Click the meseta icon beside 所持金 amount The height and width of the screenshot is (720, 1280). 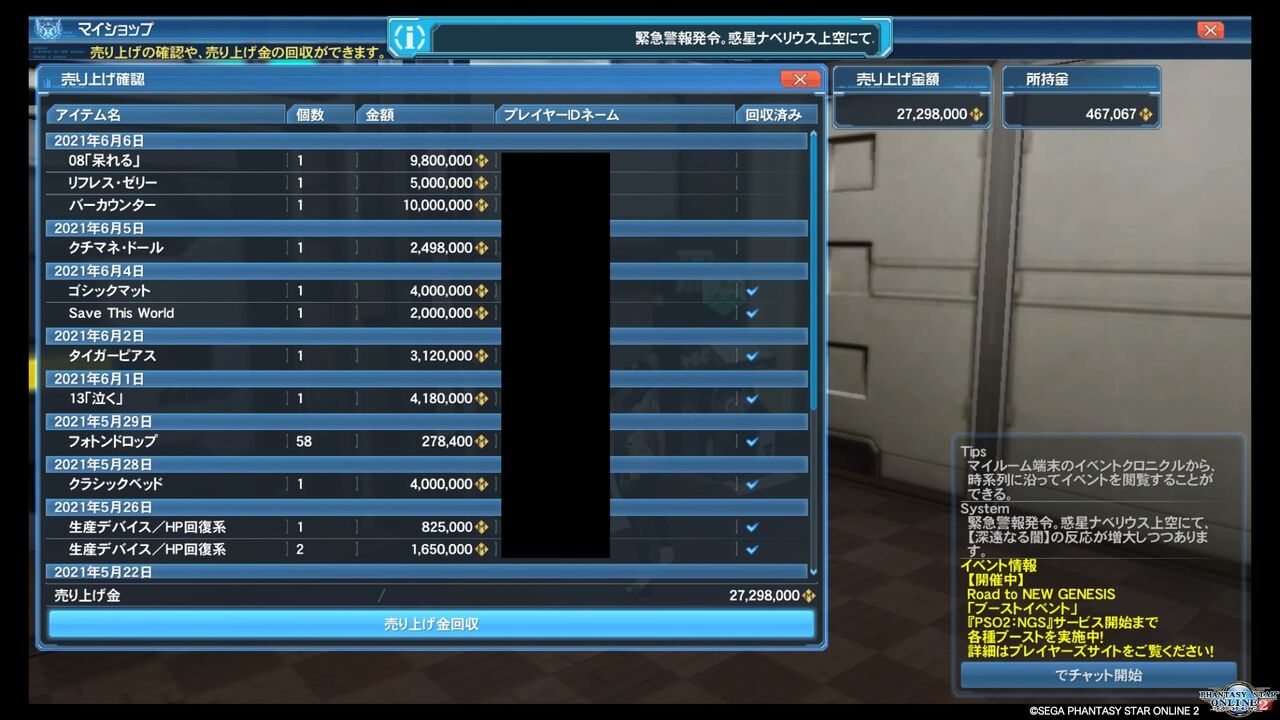pyautogui.click(x=1146, y=113)
